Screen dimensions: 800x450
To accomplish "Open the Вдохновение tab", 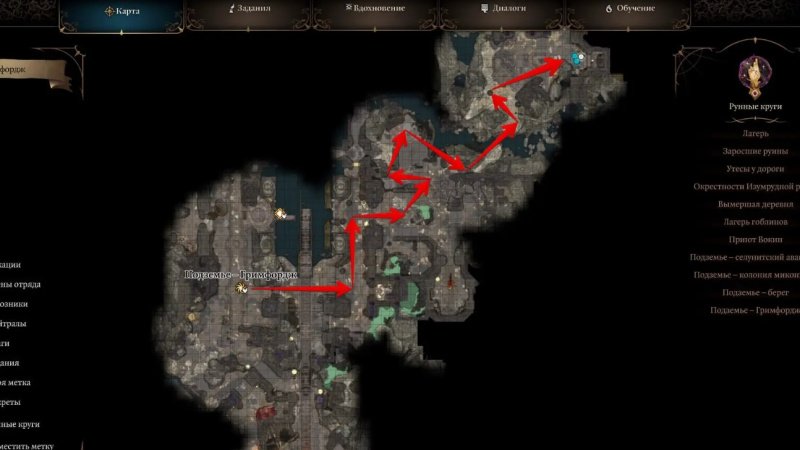I will [x=374, y=11].
